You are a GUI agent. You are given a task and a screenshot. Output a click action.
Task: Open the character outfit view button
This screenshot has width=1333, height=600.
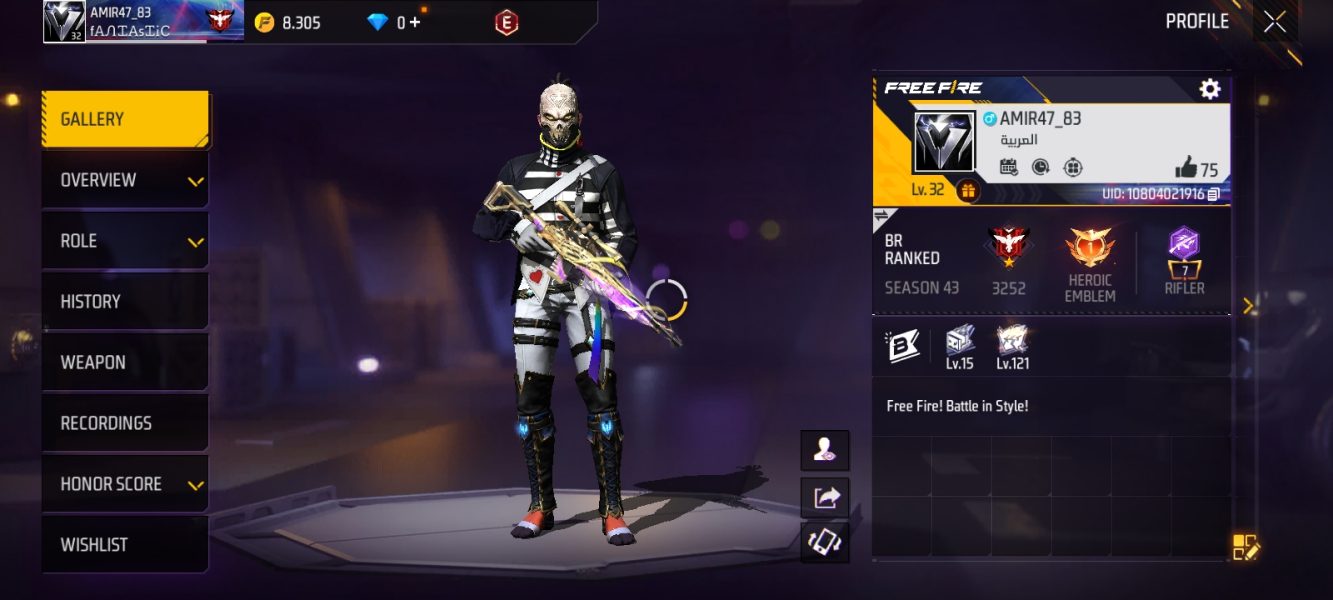825,451
